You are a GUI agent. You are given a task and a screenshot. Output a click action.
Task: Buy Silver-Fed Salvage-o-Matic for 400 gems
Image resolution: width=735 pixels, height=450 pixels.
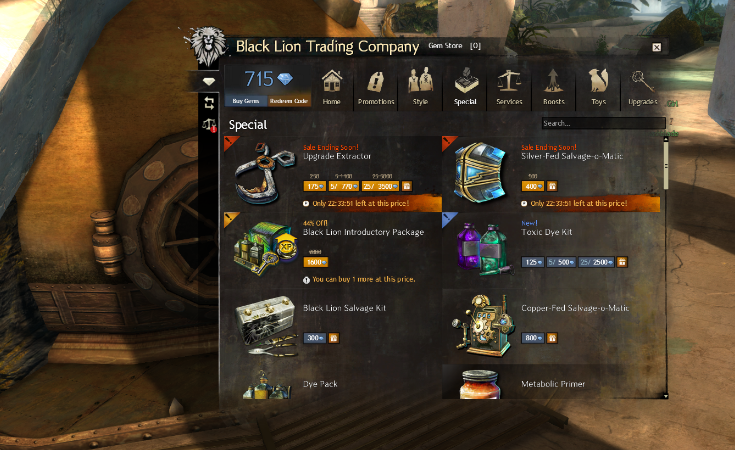pyautogui.click(x=533, y=185)
